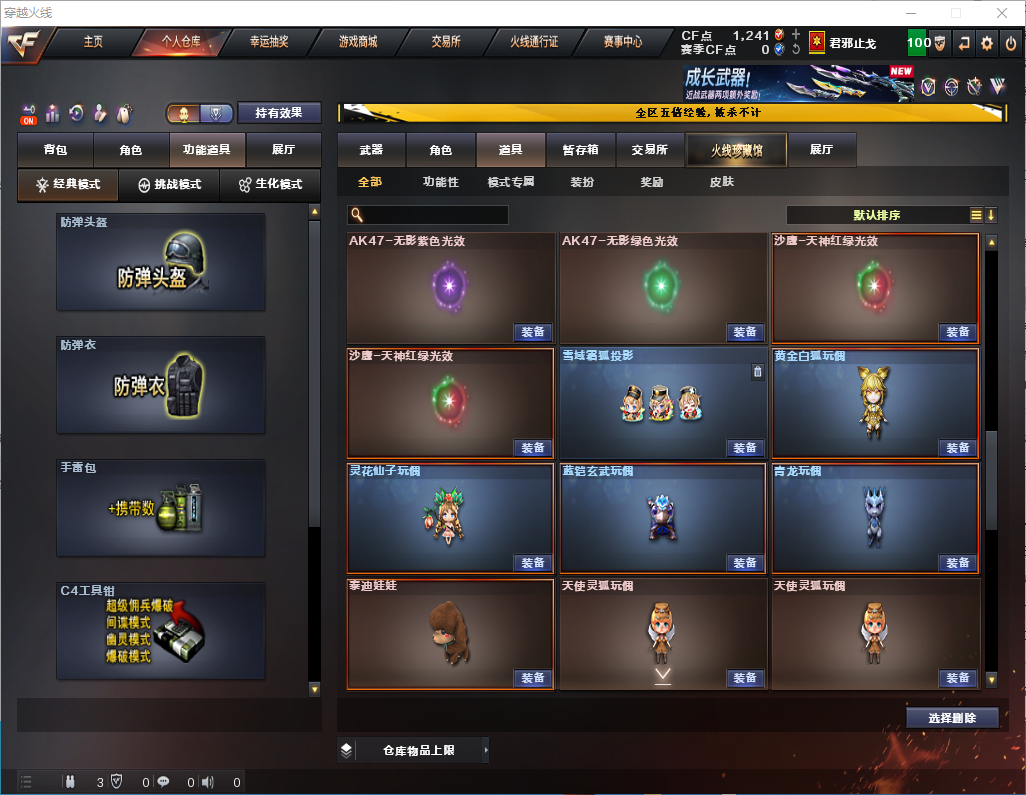Click the 选择删除 button
Viewport: 1026px width, 795px height.
point(952,718)
